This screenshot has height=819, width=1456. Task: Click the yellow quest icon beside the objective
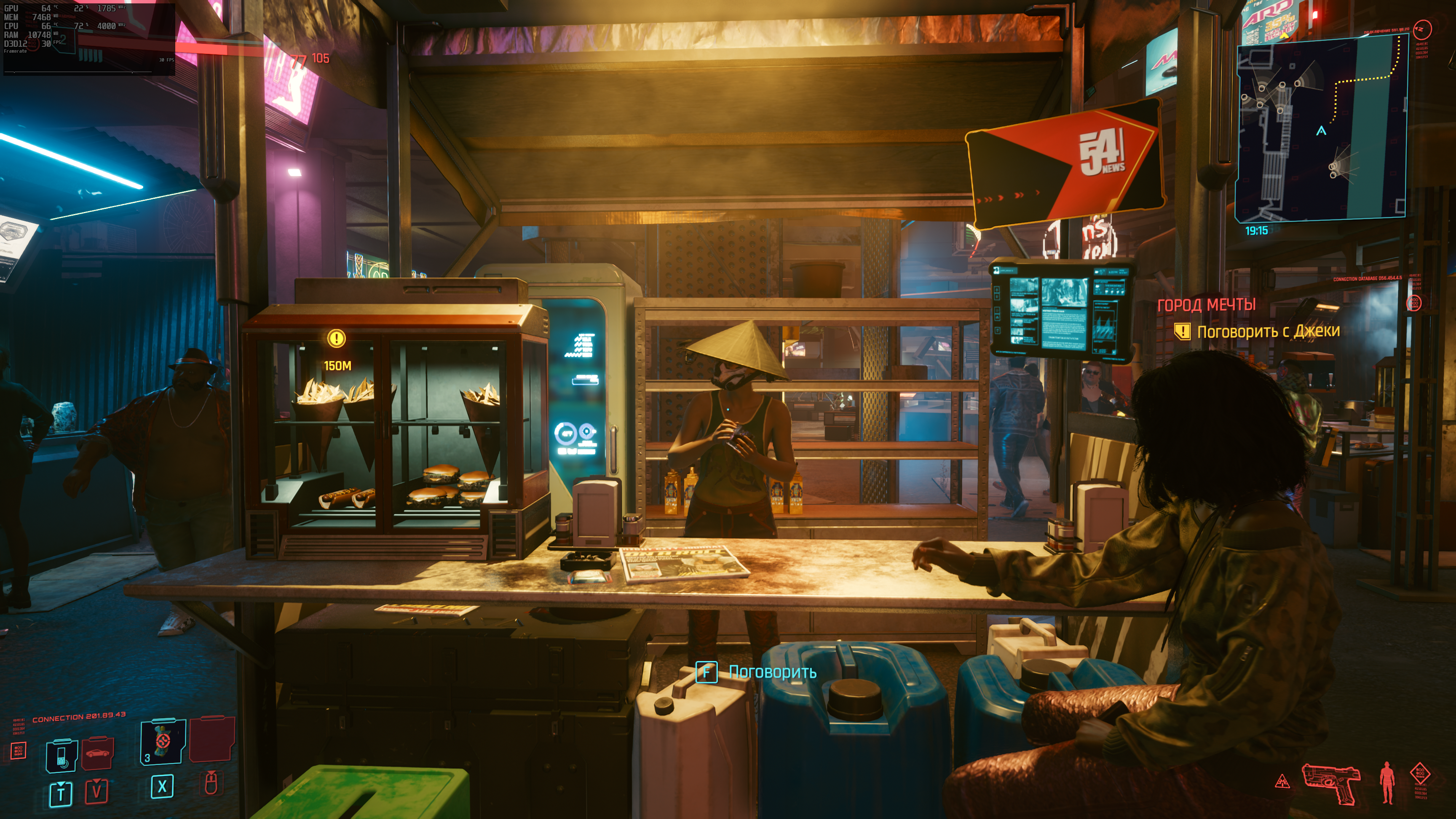coord(1182,331)
